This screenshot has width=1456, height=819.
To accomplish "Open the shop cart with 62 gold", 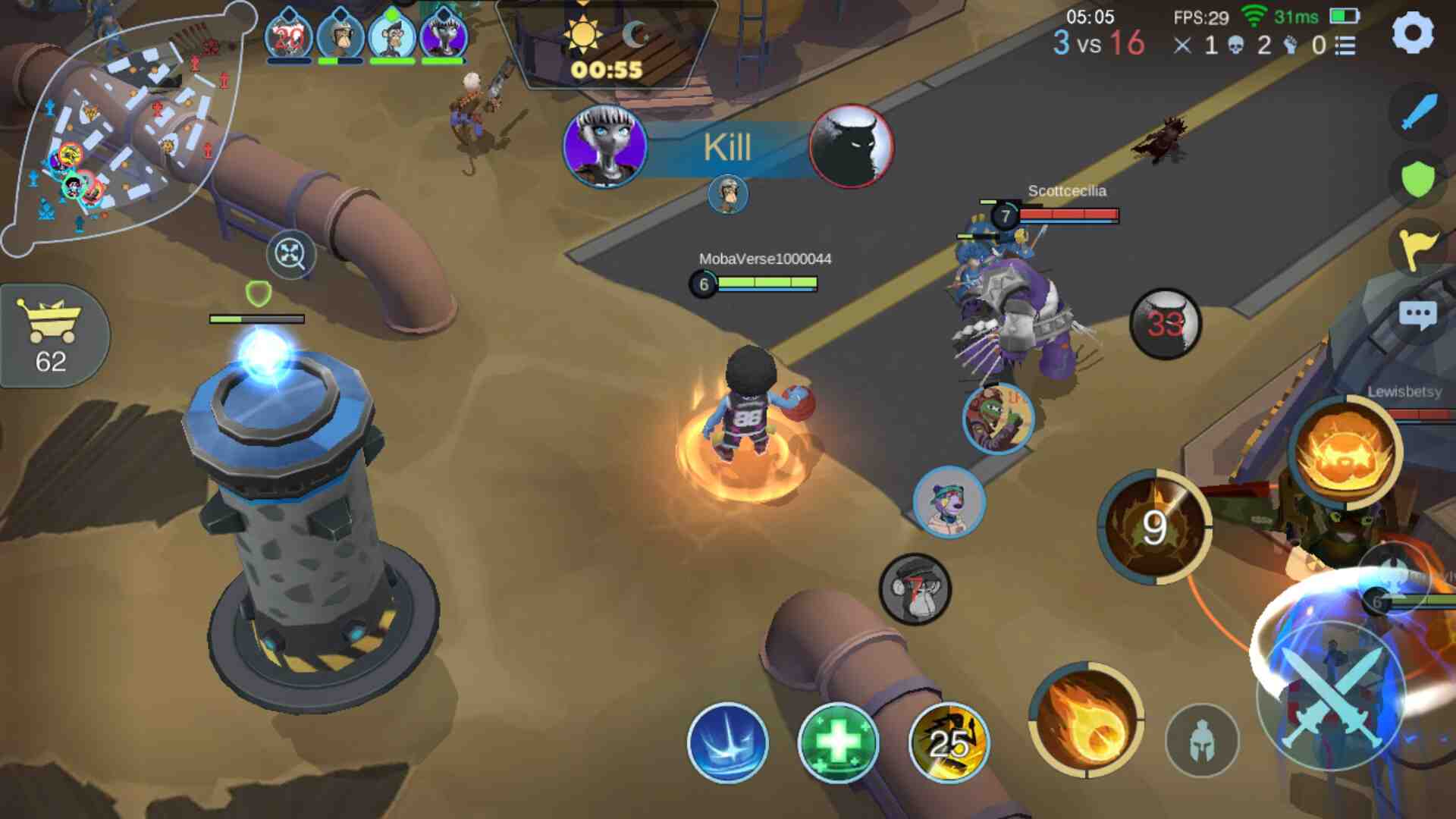I will click(x=52, y=336).
